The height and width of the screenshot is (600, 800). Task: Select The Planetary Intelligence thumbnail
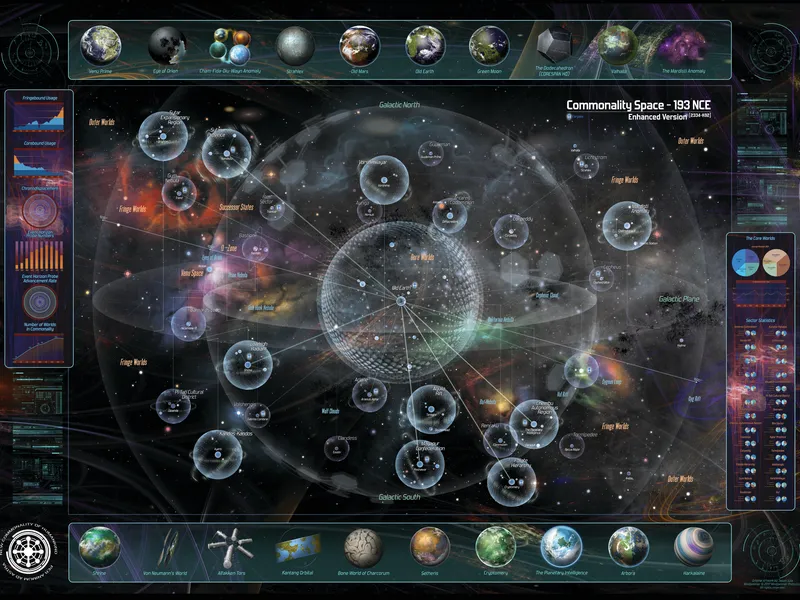click(562, 546)
